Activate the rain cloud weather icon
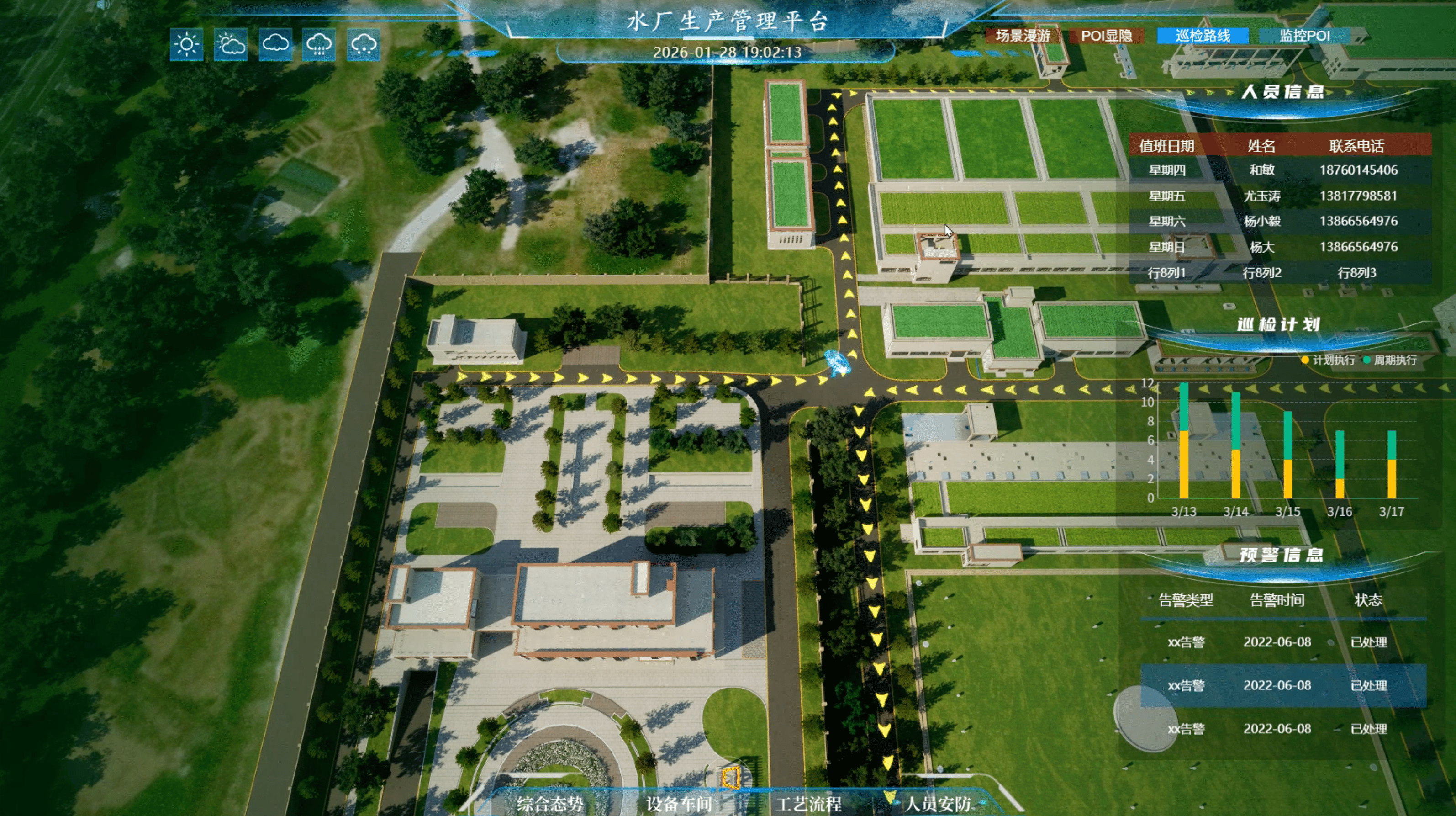1456x816 pixels. 319,44
